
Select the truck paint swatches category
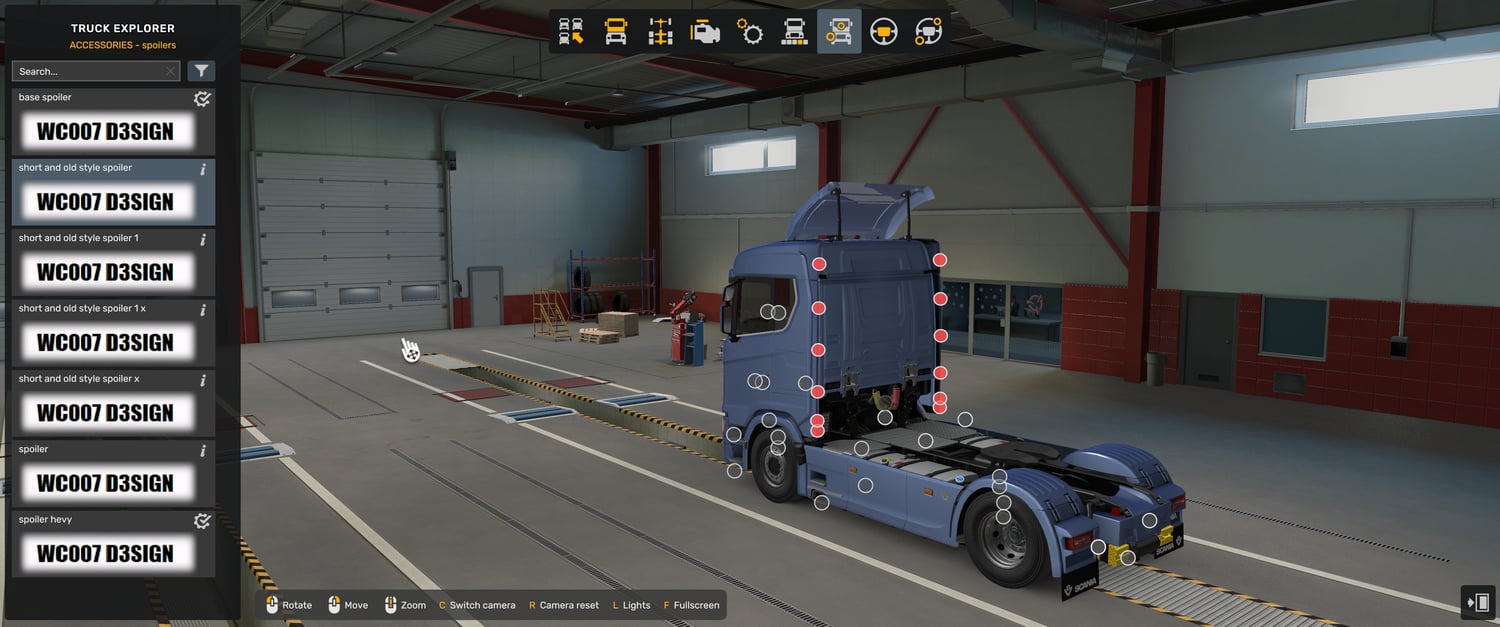point(794,32)
